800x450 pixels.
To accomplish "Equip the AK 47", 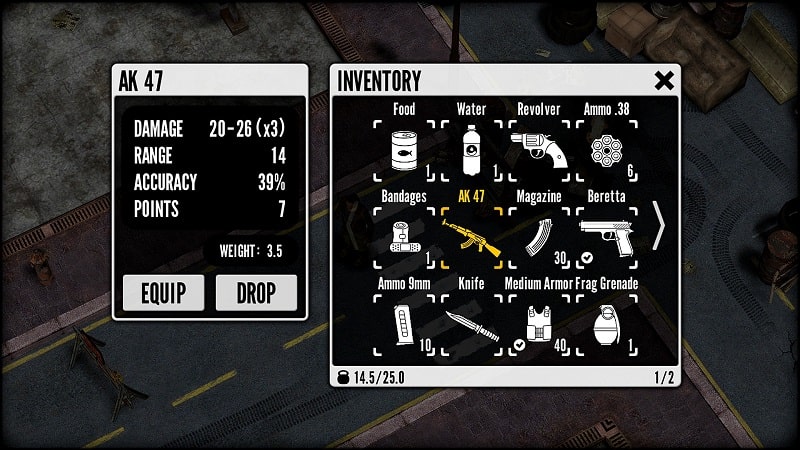I will pos(163,293).
